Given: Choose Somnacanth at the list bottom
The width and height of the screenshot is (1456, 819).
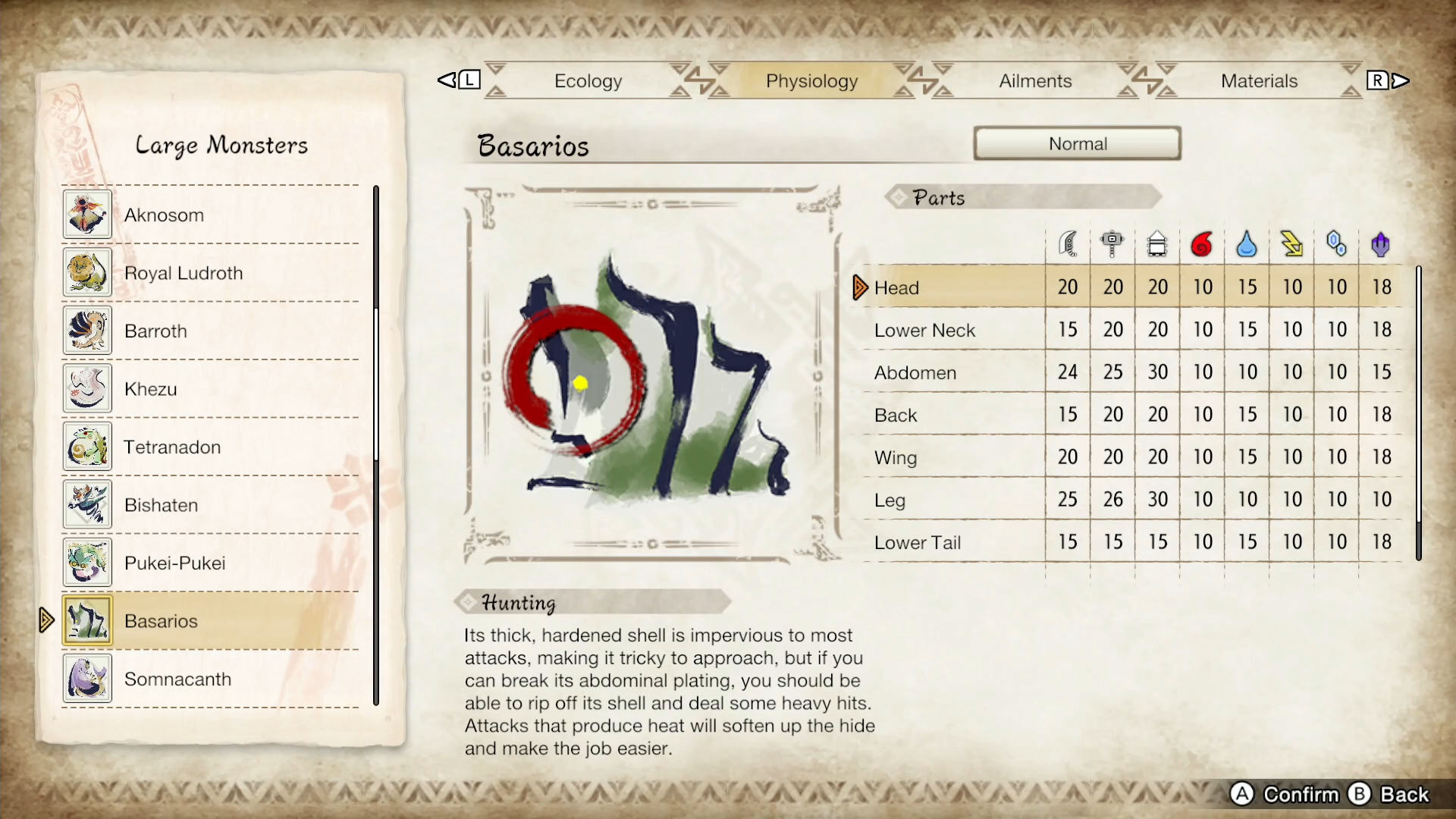Looking at the screenshot, I should click(177, 679).
